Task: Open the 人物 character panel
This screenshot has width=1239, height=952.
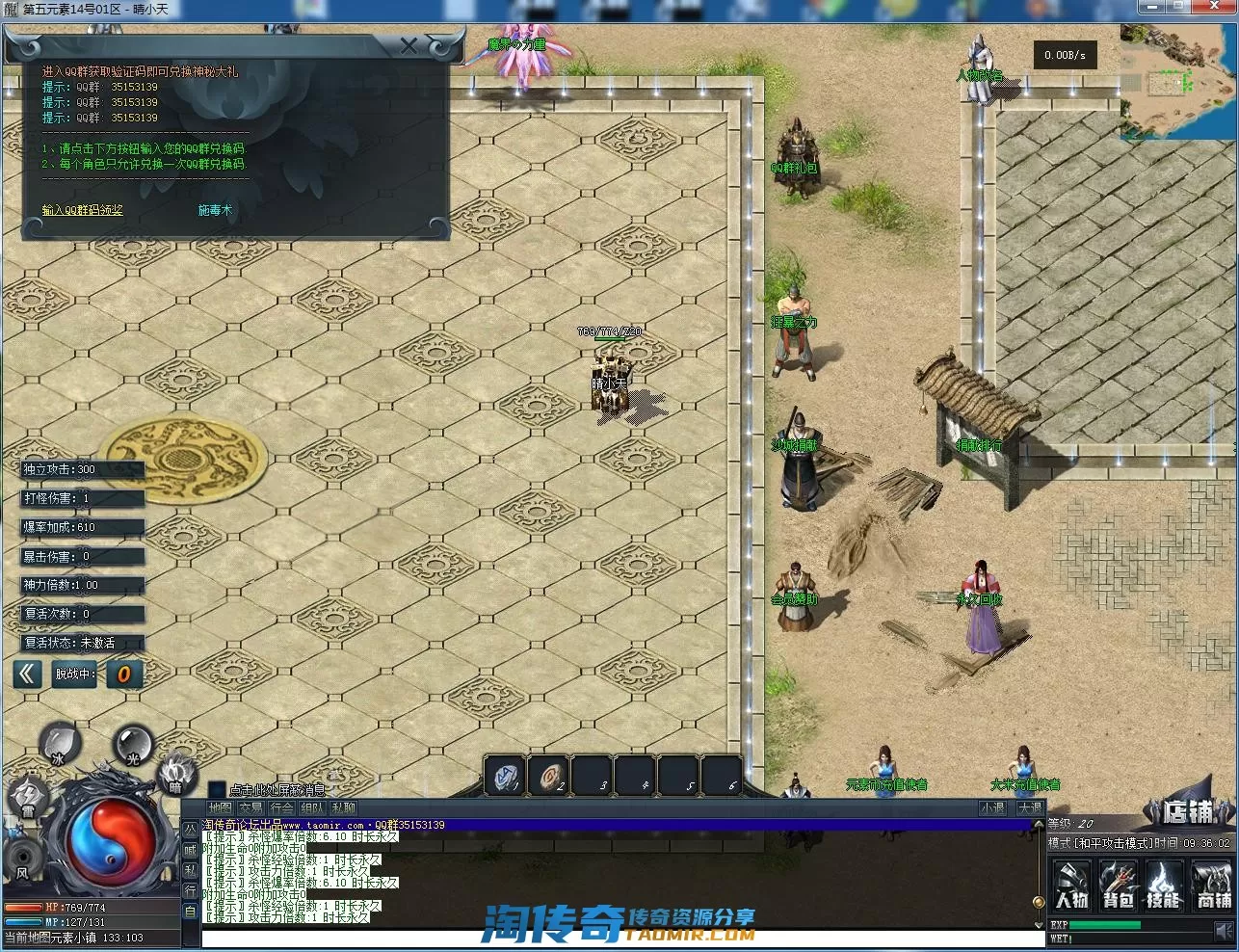Action: (1071, 886)
